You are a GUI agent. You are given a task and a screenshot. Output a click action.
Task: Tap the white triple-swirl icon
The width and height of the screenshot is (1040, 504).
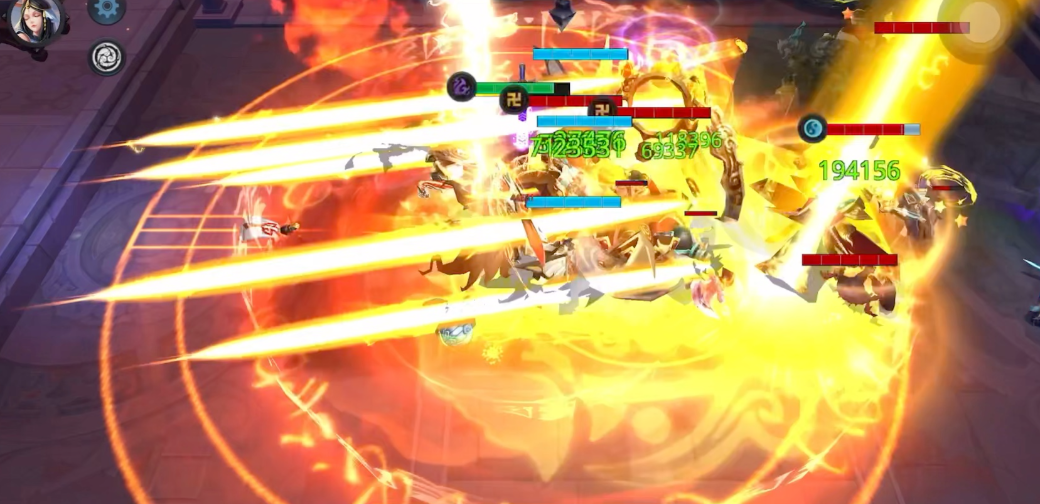click(106, 58)
